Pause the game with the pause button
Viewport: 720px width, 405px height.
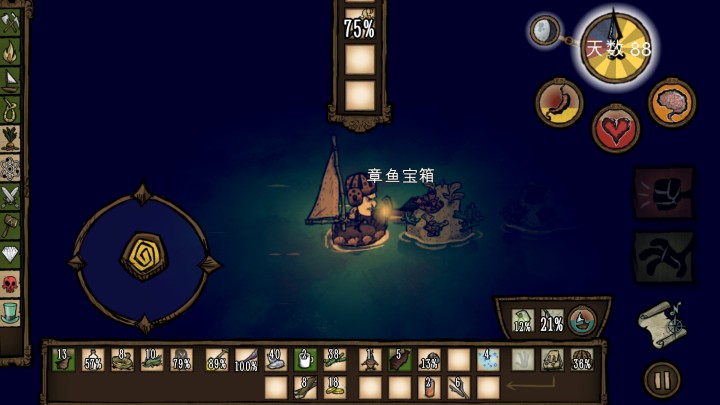point(661,379)
